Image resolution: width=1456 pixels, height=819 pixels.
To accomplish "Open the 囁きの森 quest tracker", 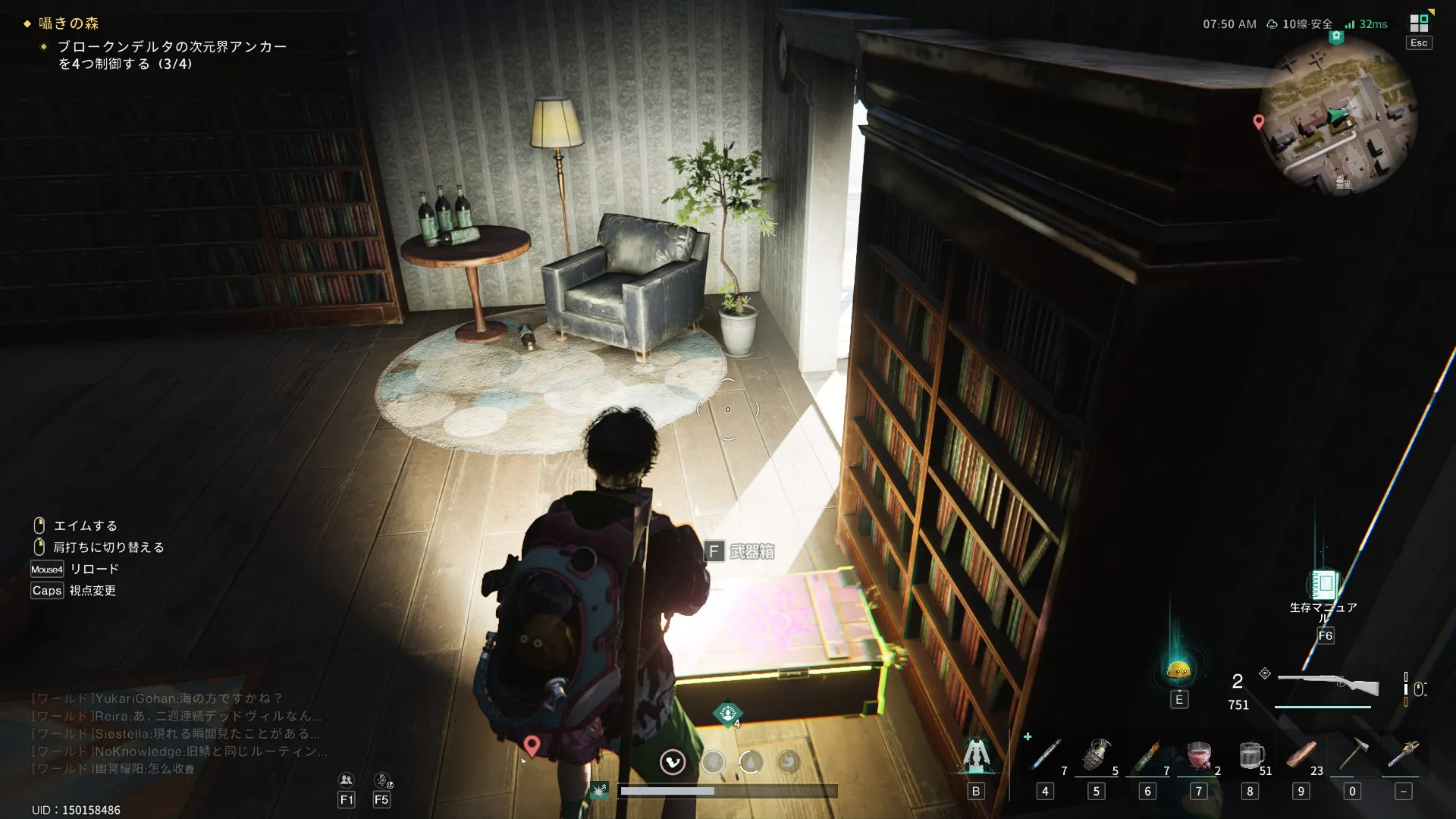I will [x=68, y=24].
